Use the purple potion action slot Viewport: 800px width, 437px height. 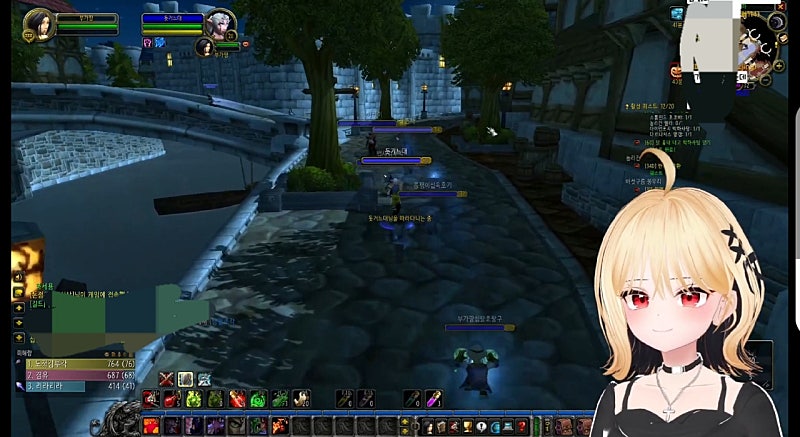(x=432, y=399)
